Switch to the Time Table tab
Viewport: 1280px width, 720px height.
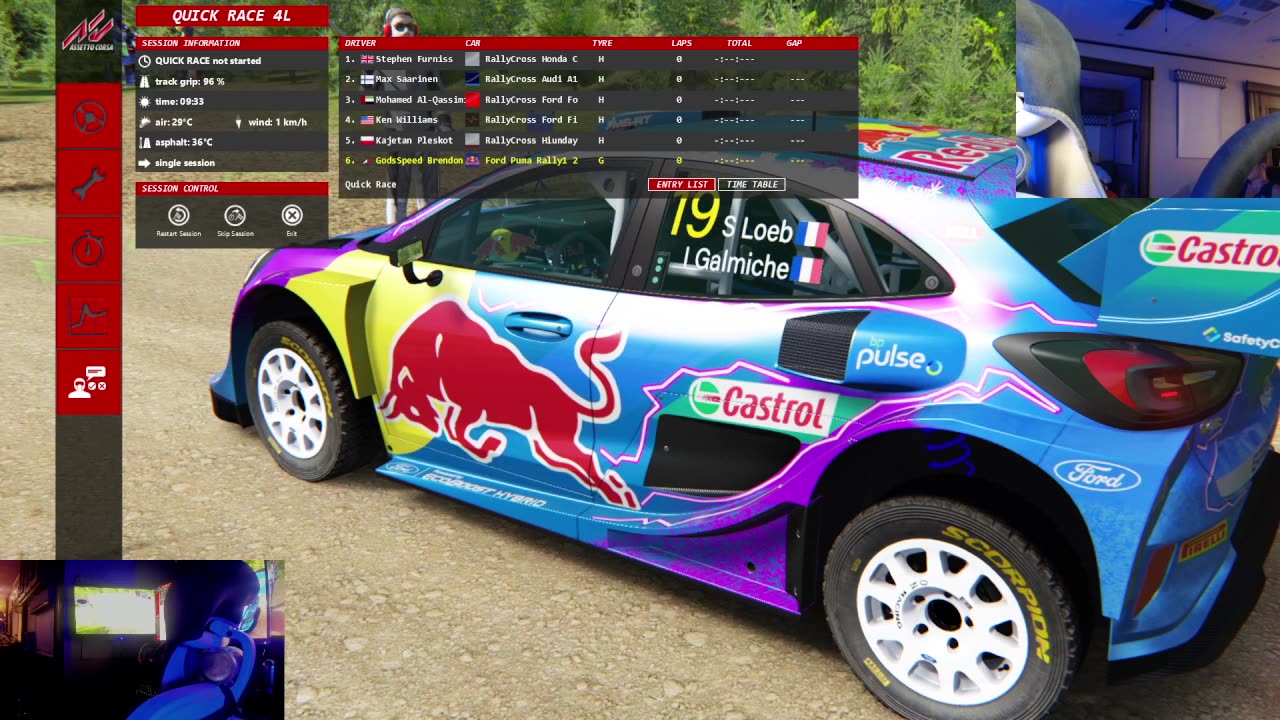click(x=751, y=185)
